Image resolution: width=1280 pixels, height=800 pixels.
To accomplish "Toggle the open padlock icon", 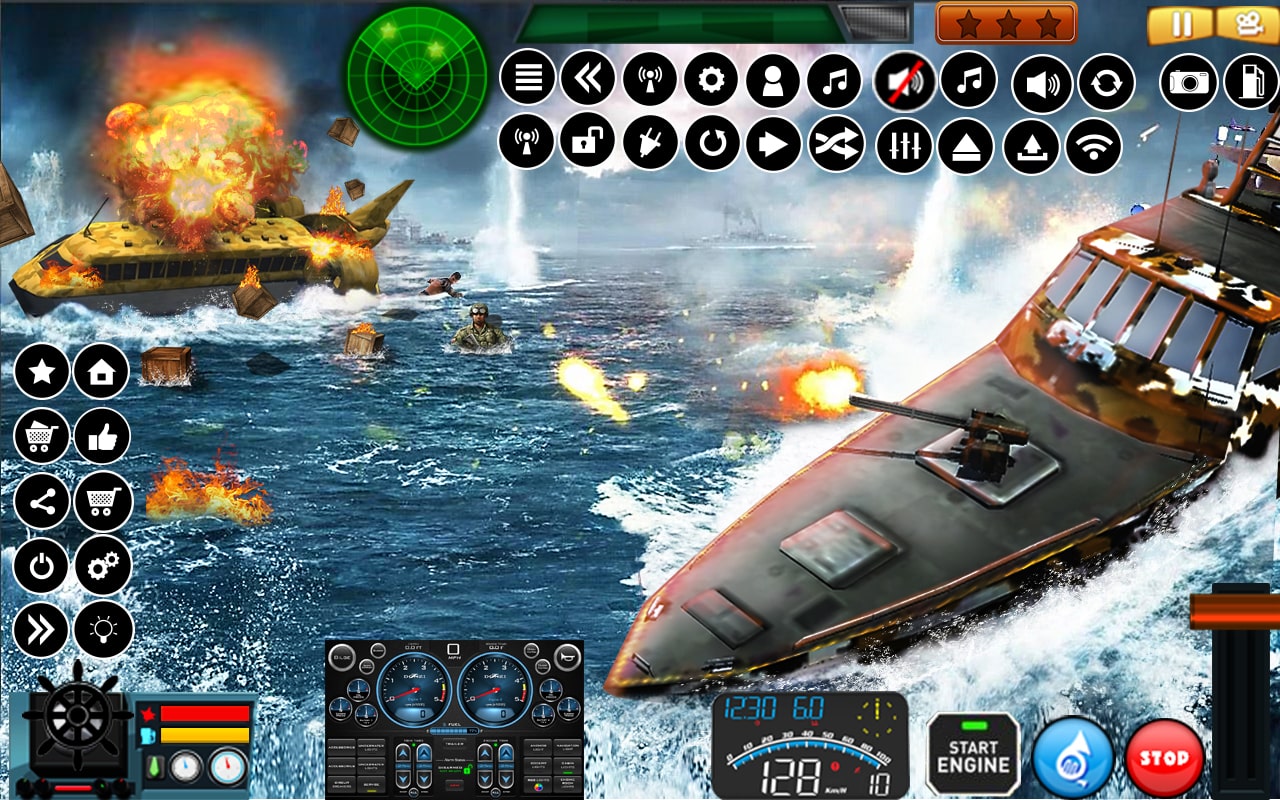I will click(x=587, y=140).
